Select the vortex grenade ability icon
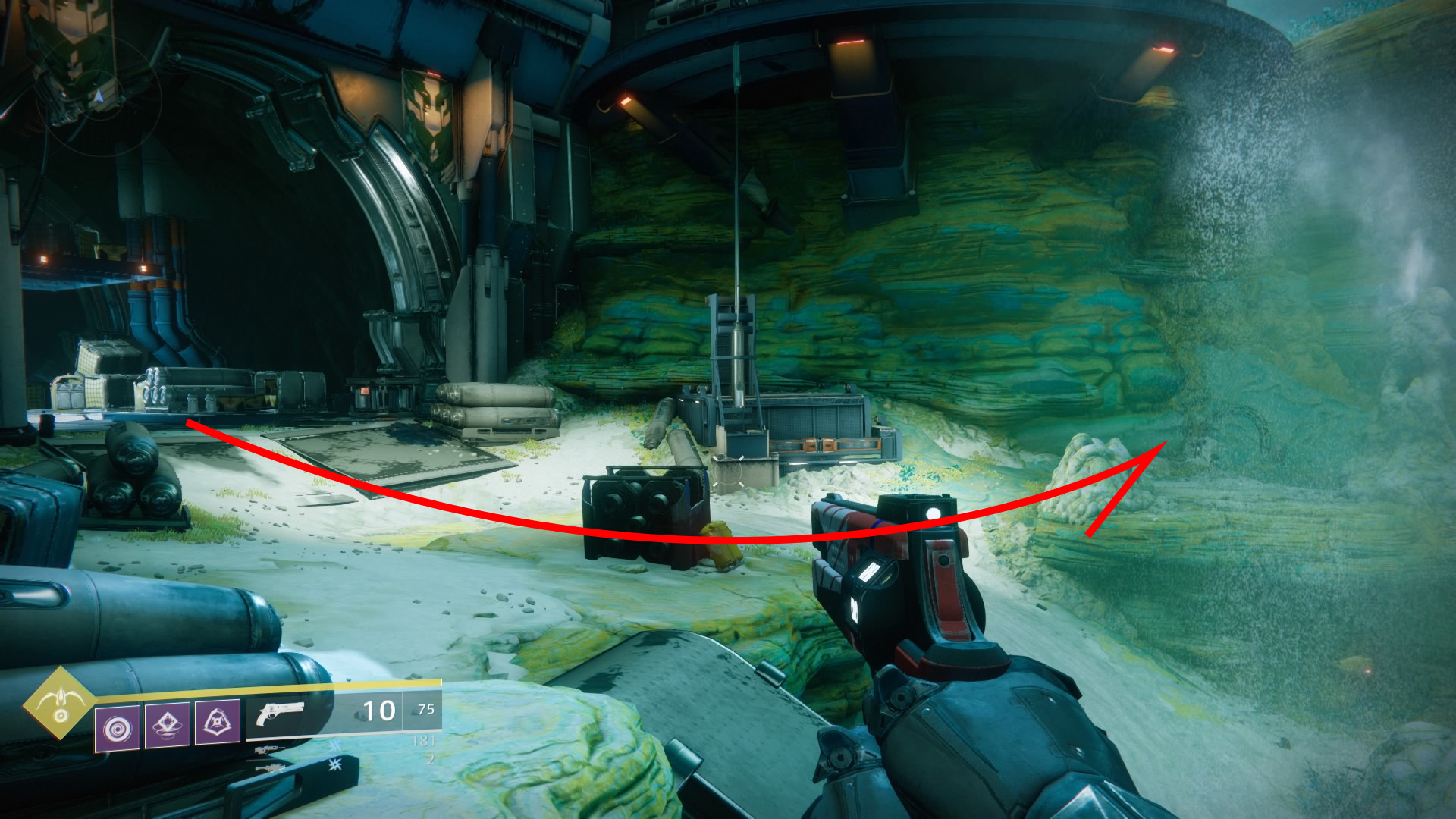This screenshot has width=1456, height=819. point(118,728)
